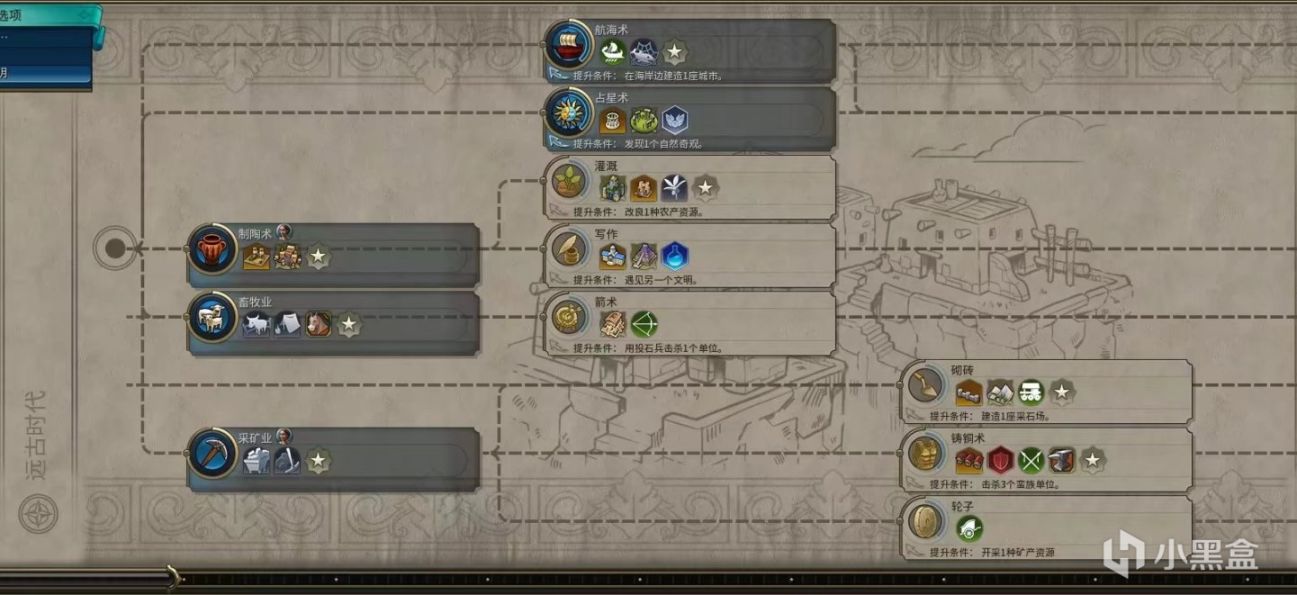Pick the 轮子 (The Wheel) technology

click(x=927, y=523)
